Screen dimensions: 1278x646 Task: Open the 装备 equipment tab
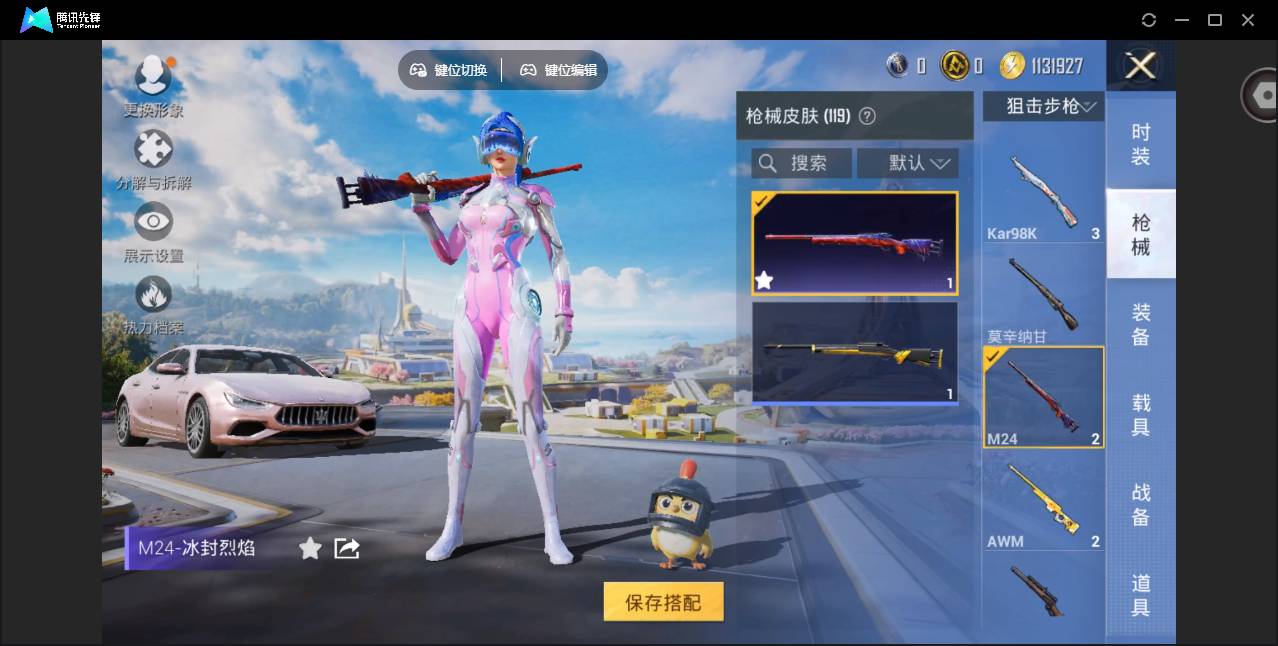point(1140,324)
